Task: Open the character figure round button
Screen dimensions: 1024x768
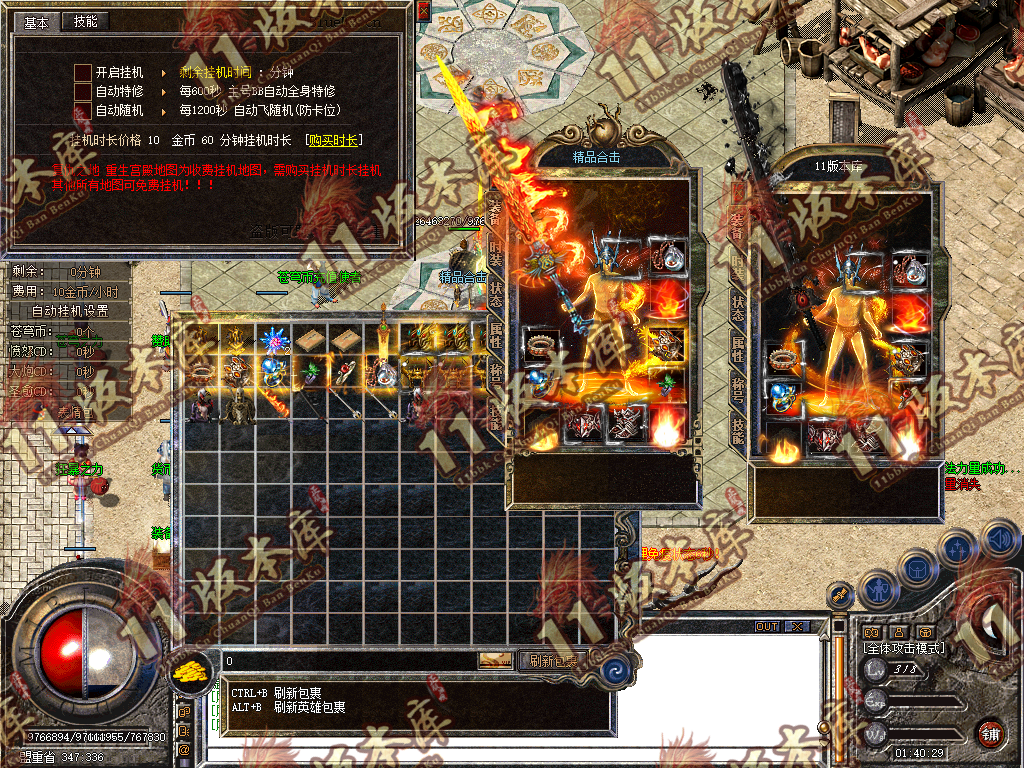Action: tap(878, 589)
